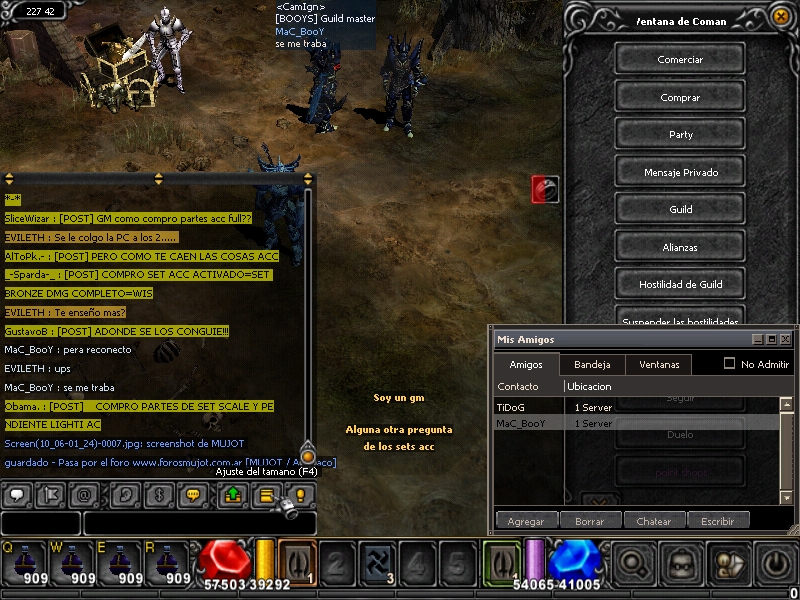Open the Guild command
The height and width of the screenshot is (600, 800).
[680, 209]
